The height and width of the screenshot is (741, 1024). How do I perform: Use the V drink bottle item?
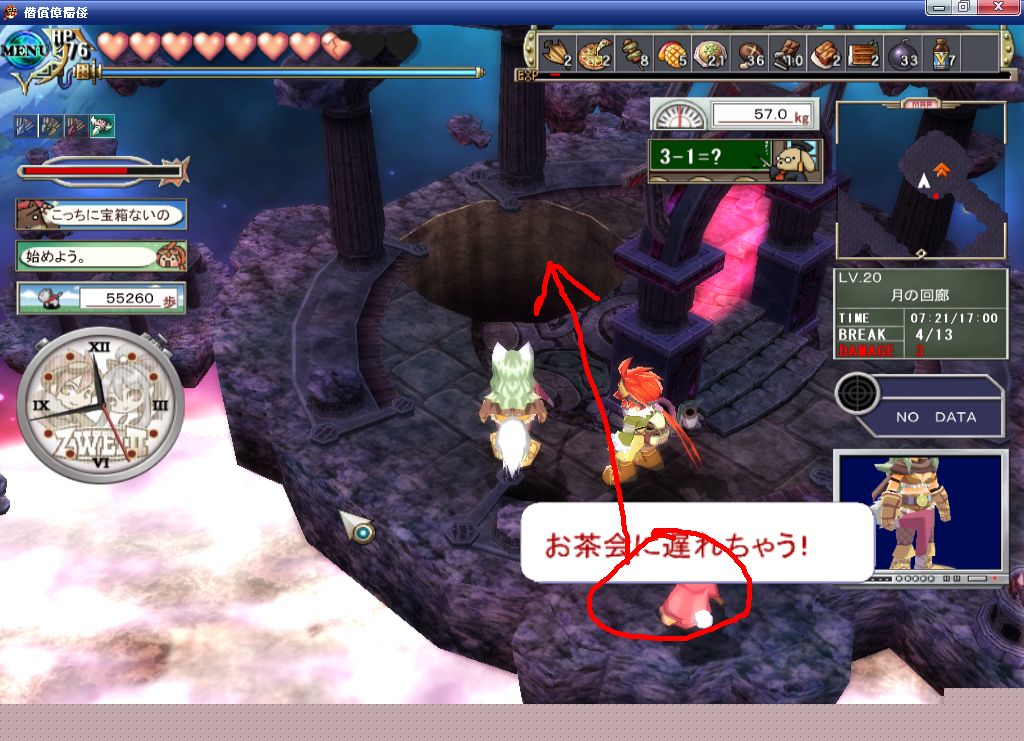943,52
